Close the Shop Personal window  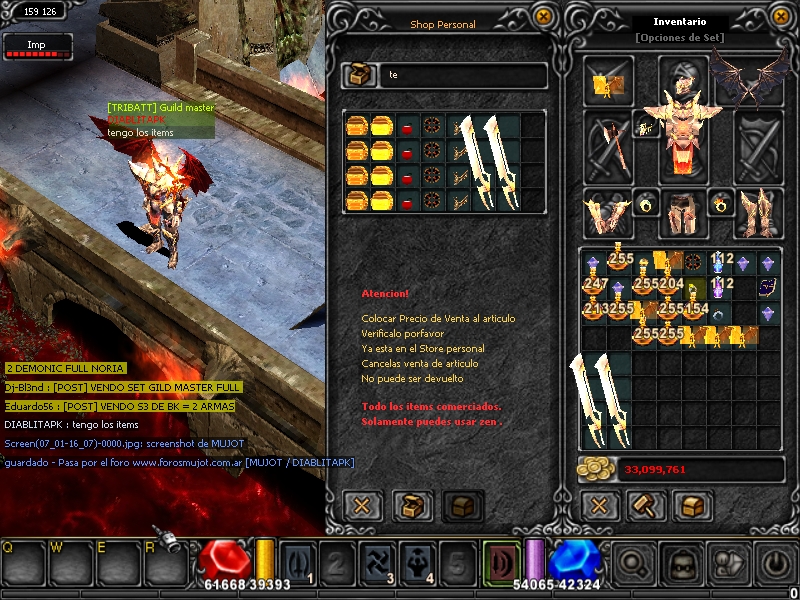[543, 17]
